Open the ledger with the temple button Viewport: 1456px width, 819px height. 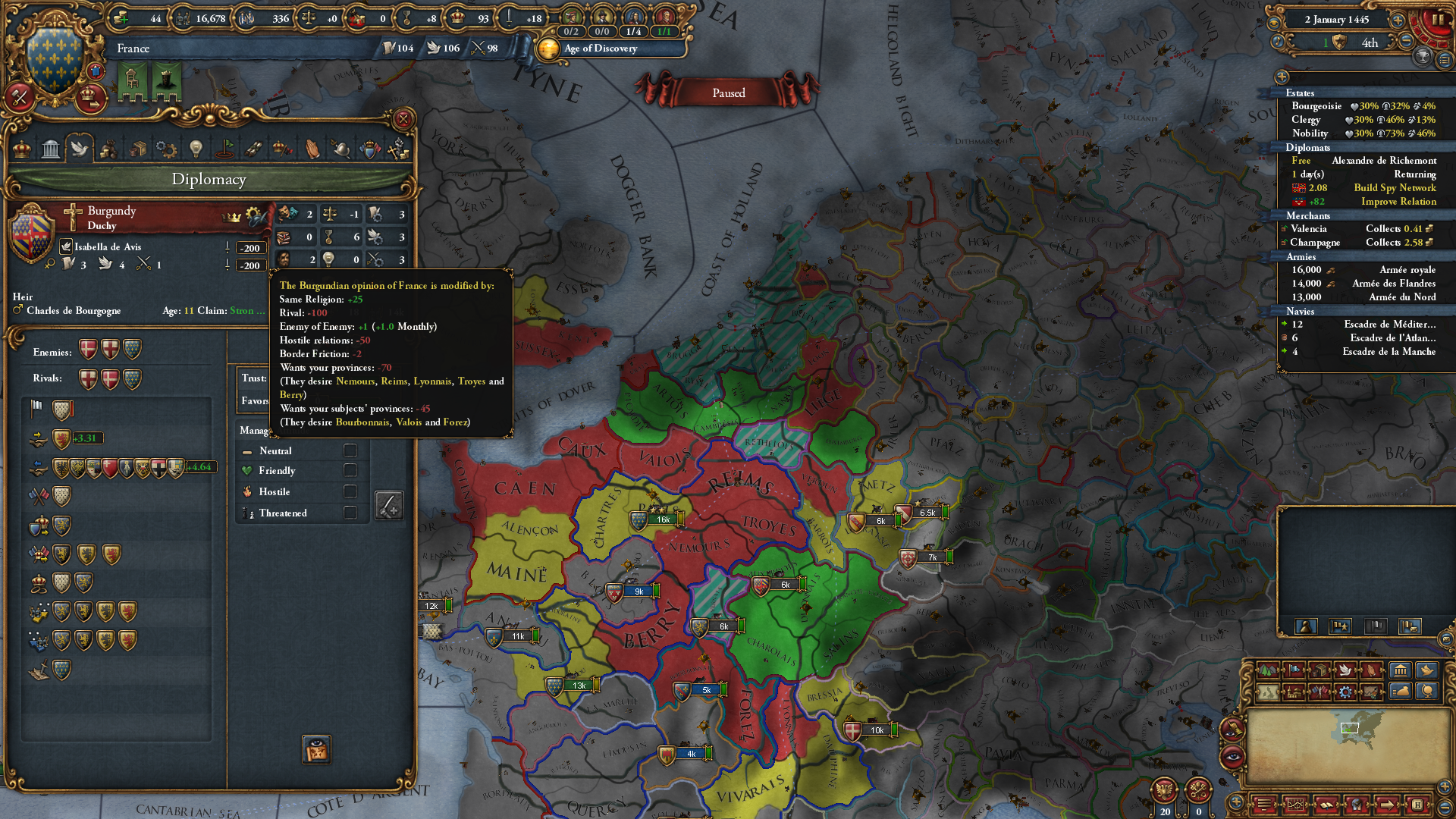tap(1400, 670)
